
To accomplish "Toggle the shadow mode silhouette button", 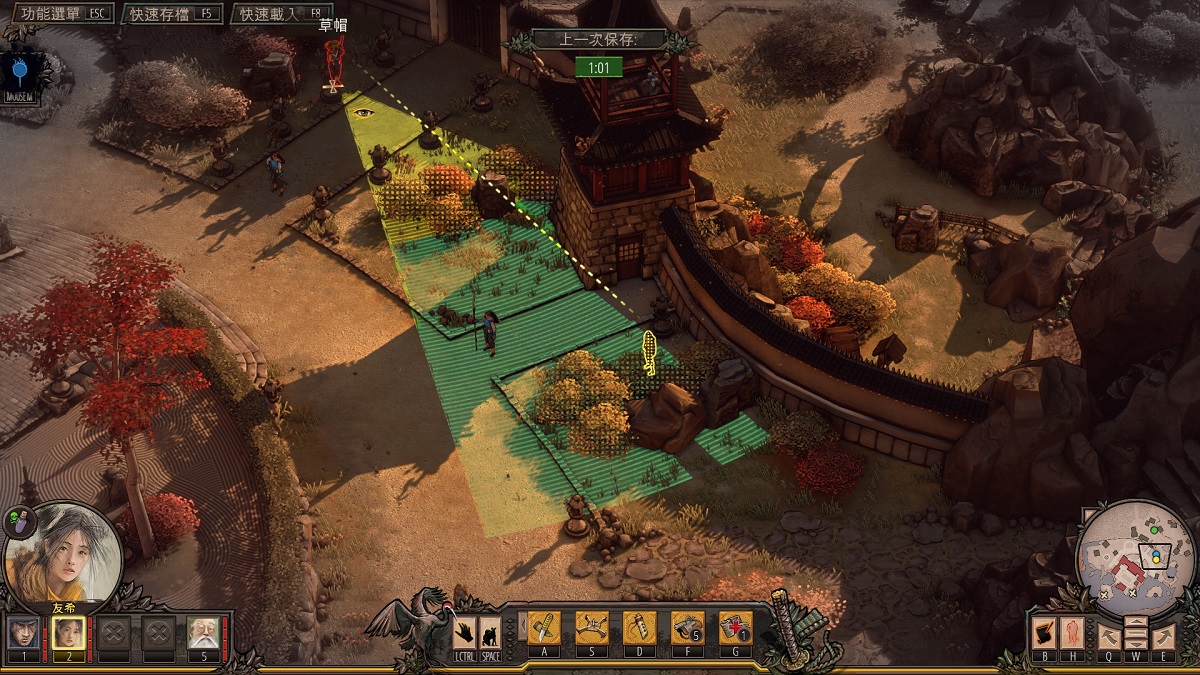I will click(490, 633).
